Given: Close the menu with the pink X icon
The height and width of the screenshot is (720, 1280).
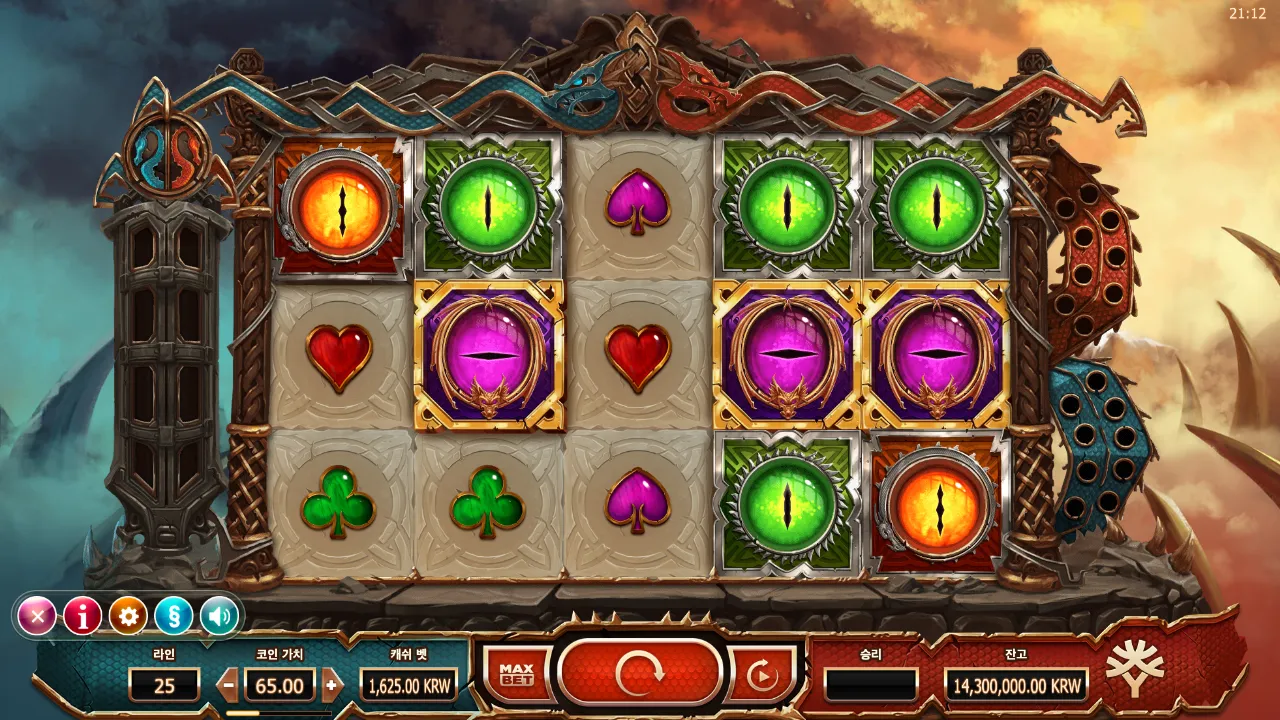Looking at the screenshot, I should pyautogui.click(x=38, y=616).
